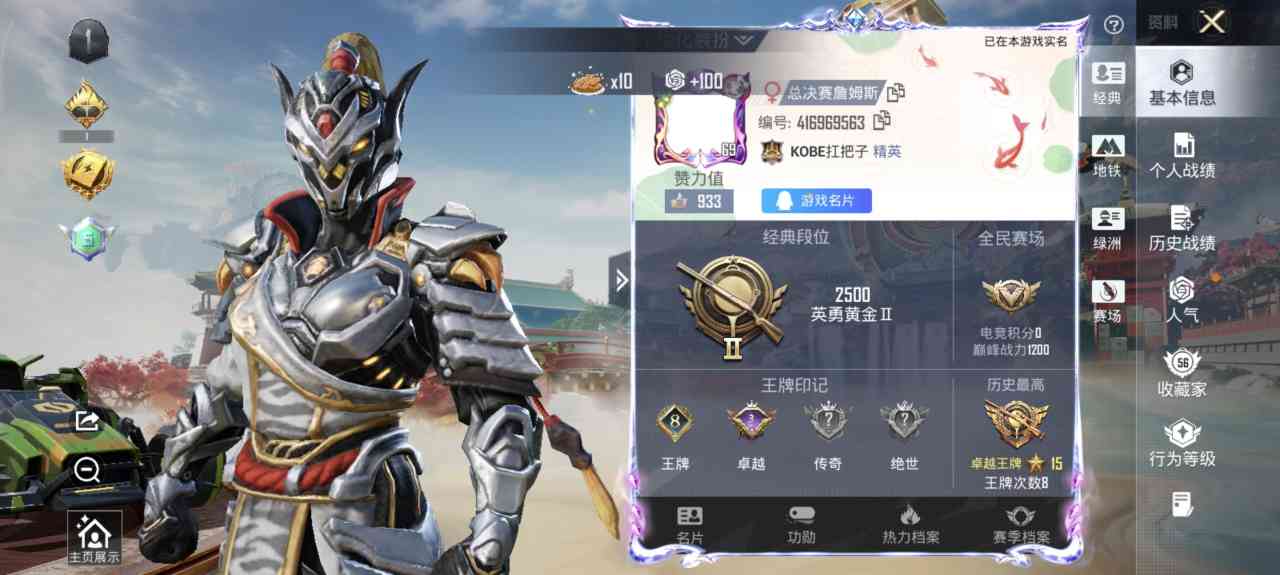Open the 赛季档案 season profile tab
Image resolution: width=1280 pixels, height=575 pixels.
(x=1021, y=525)
